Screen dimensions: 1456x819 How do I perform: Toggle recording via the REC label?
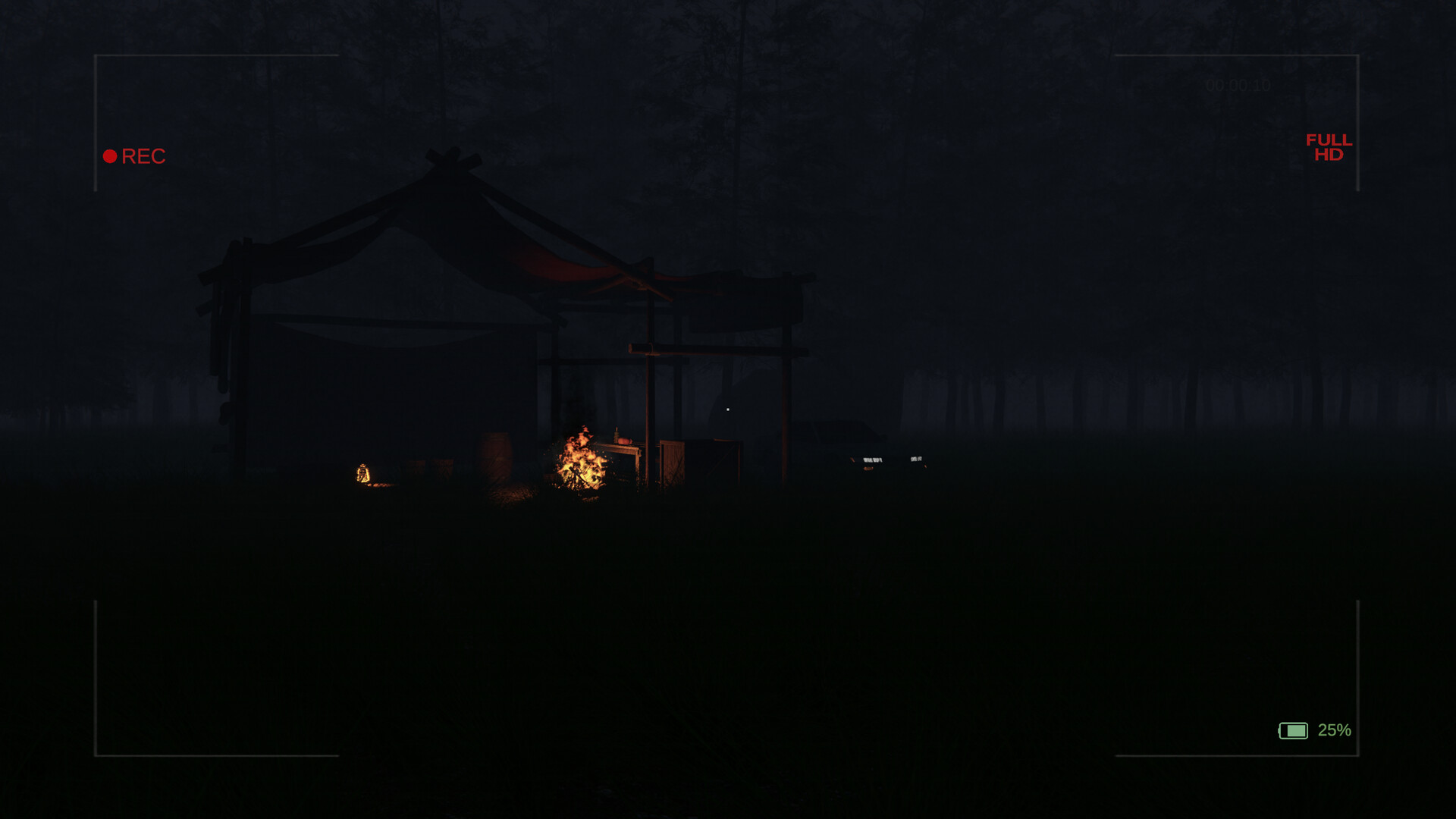pos(145,156)
